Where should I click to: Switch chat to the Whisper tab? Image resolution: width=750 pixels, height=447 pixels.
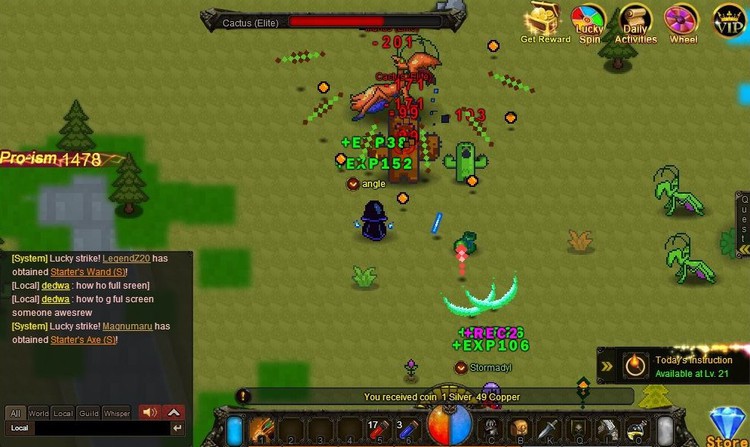(117, 412)
